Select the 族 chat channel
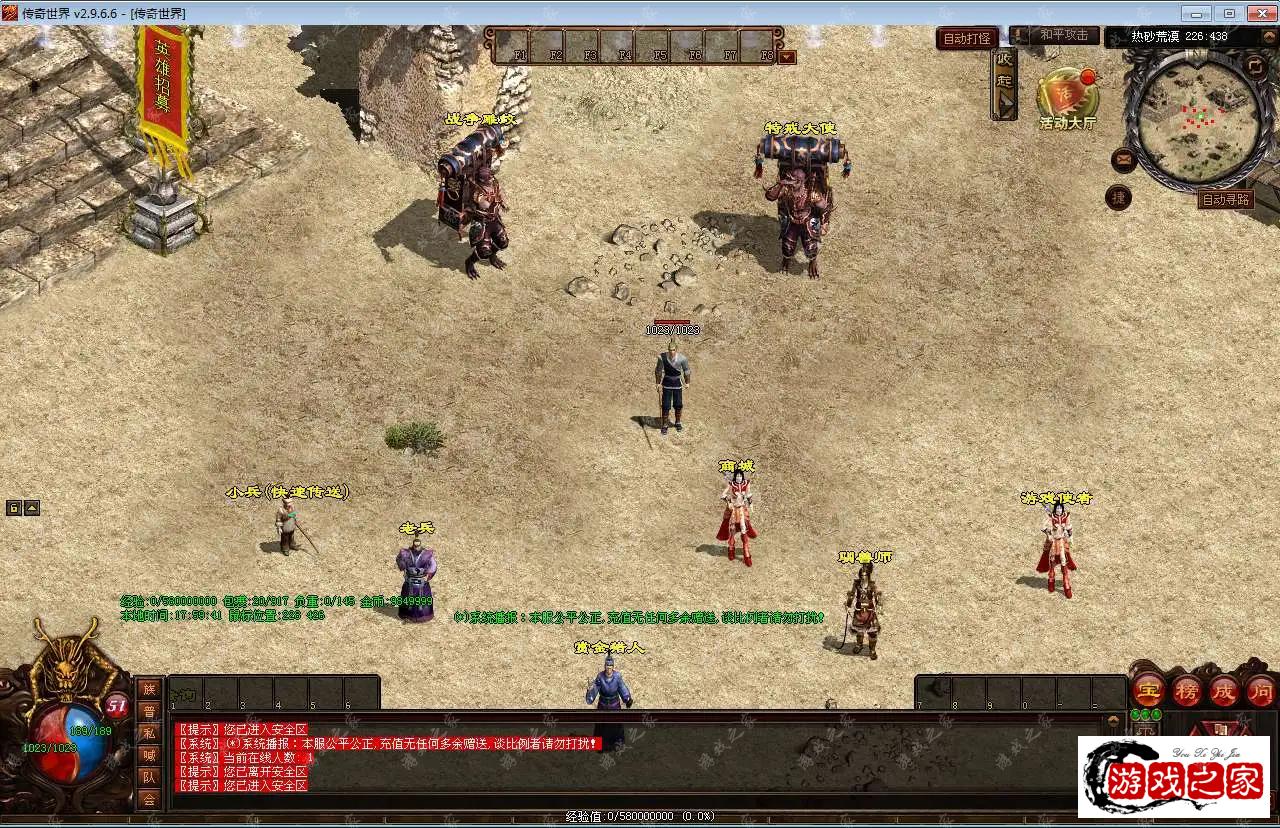Screen dimensions: 1280x828 pos(149,688)
